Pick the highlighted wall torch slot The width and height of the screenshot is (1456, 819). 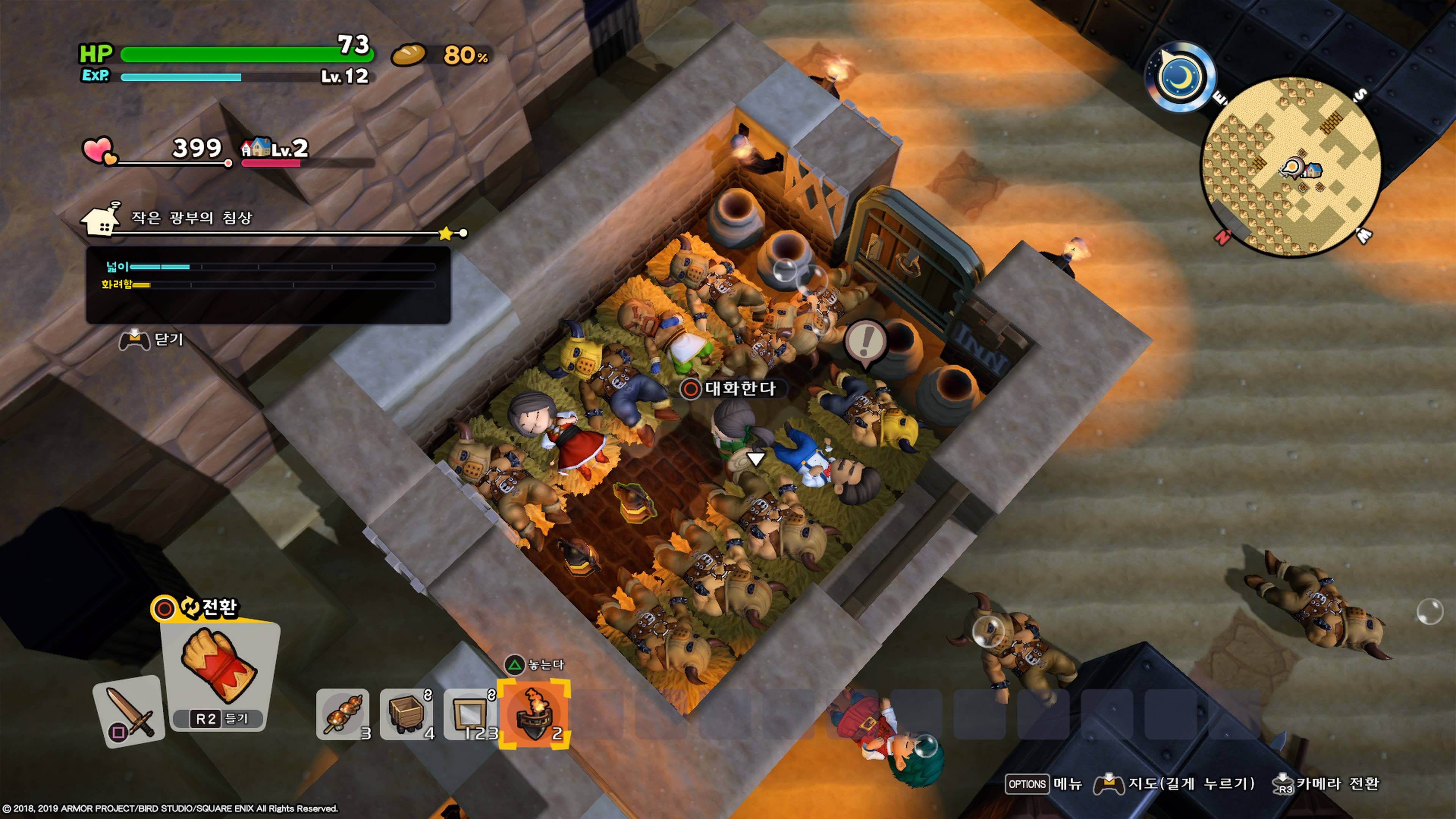(533, 714)
